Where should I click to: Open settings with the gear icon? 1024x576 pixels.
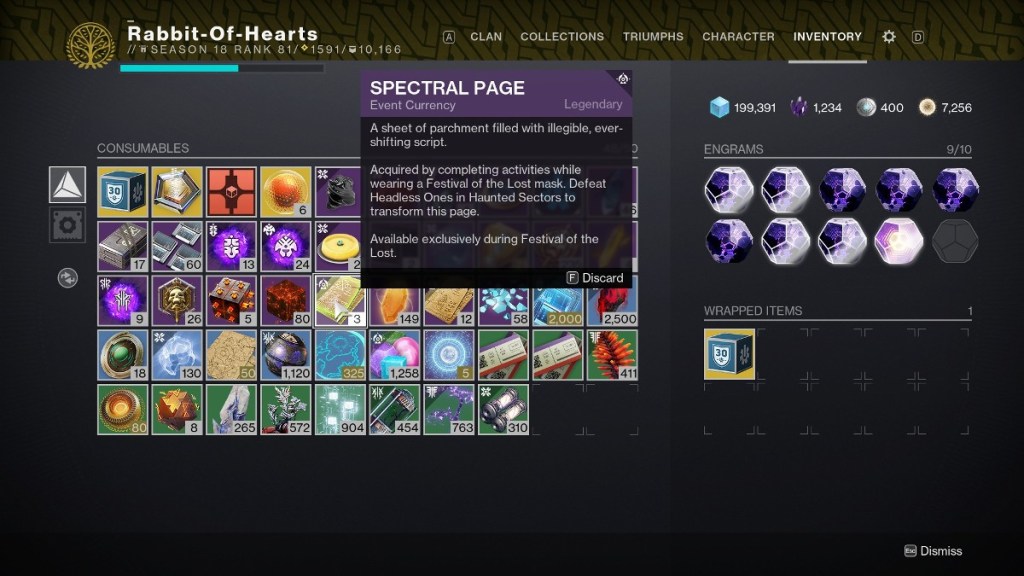tap(889, 37)
